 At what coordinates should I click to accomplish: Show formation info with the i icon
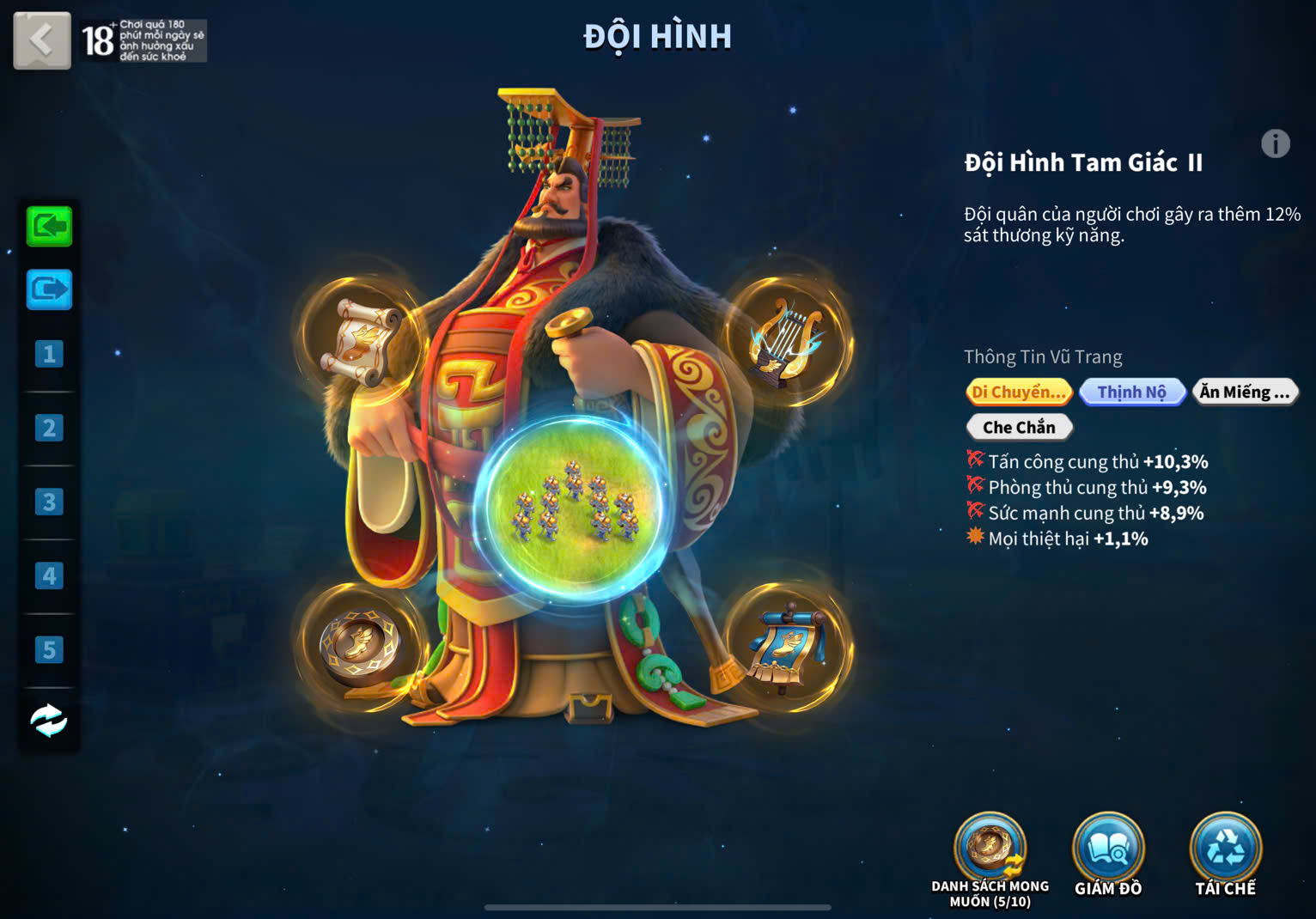point(1276,143)
